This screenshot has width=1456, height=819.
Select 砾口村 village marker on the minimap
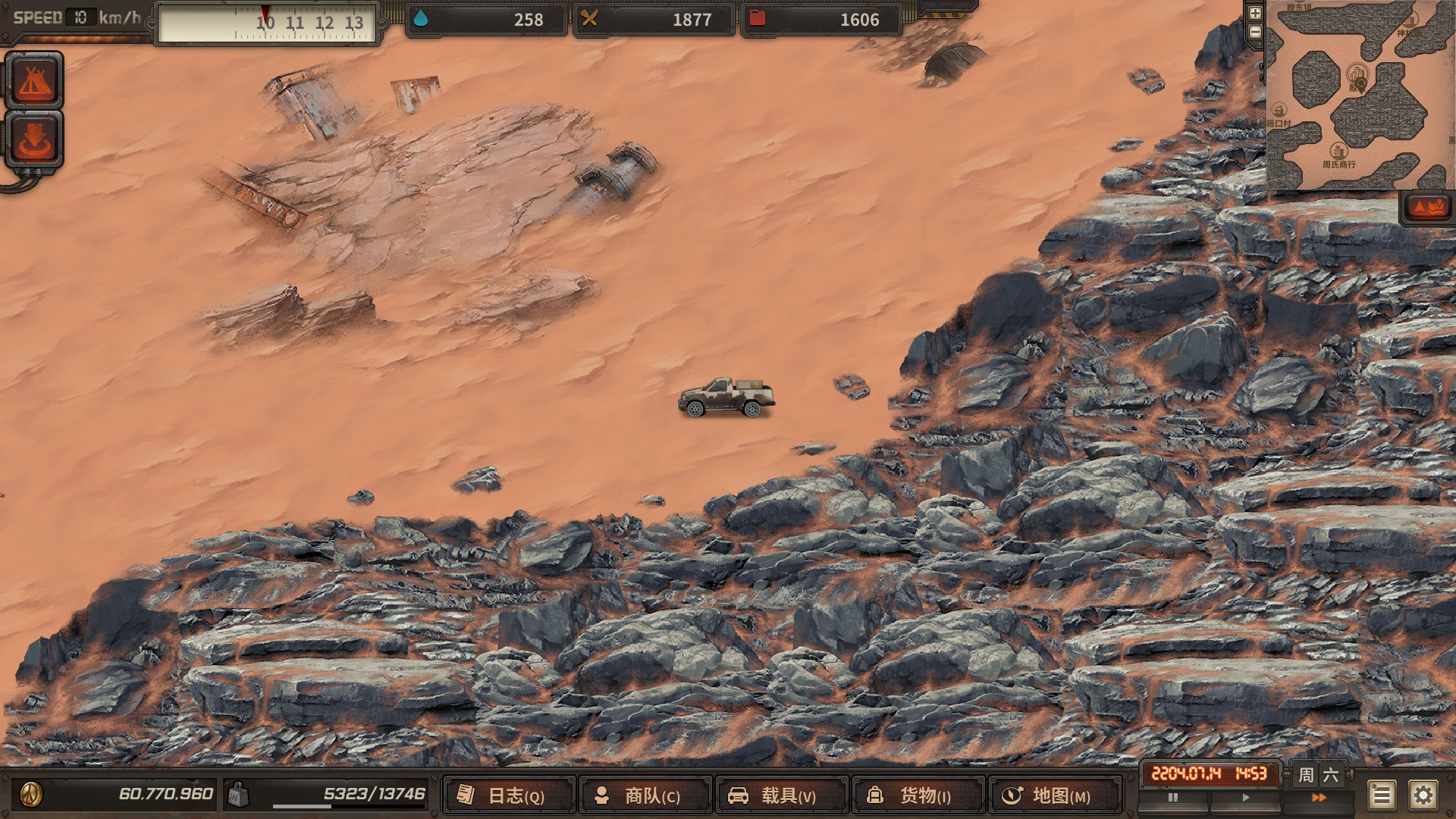(x=1279, y=111)
